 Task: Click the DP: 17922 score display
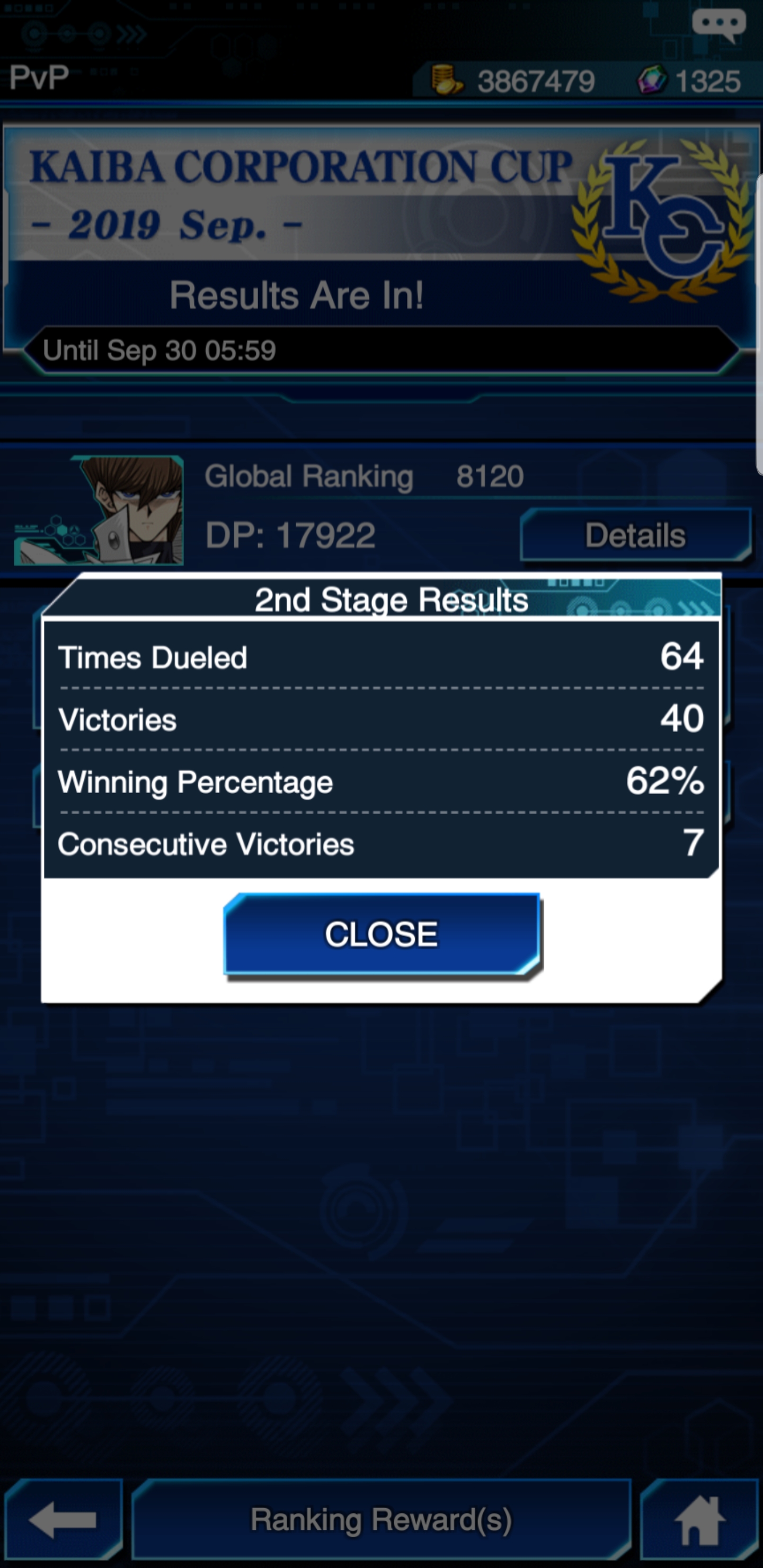[290, 533]
